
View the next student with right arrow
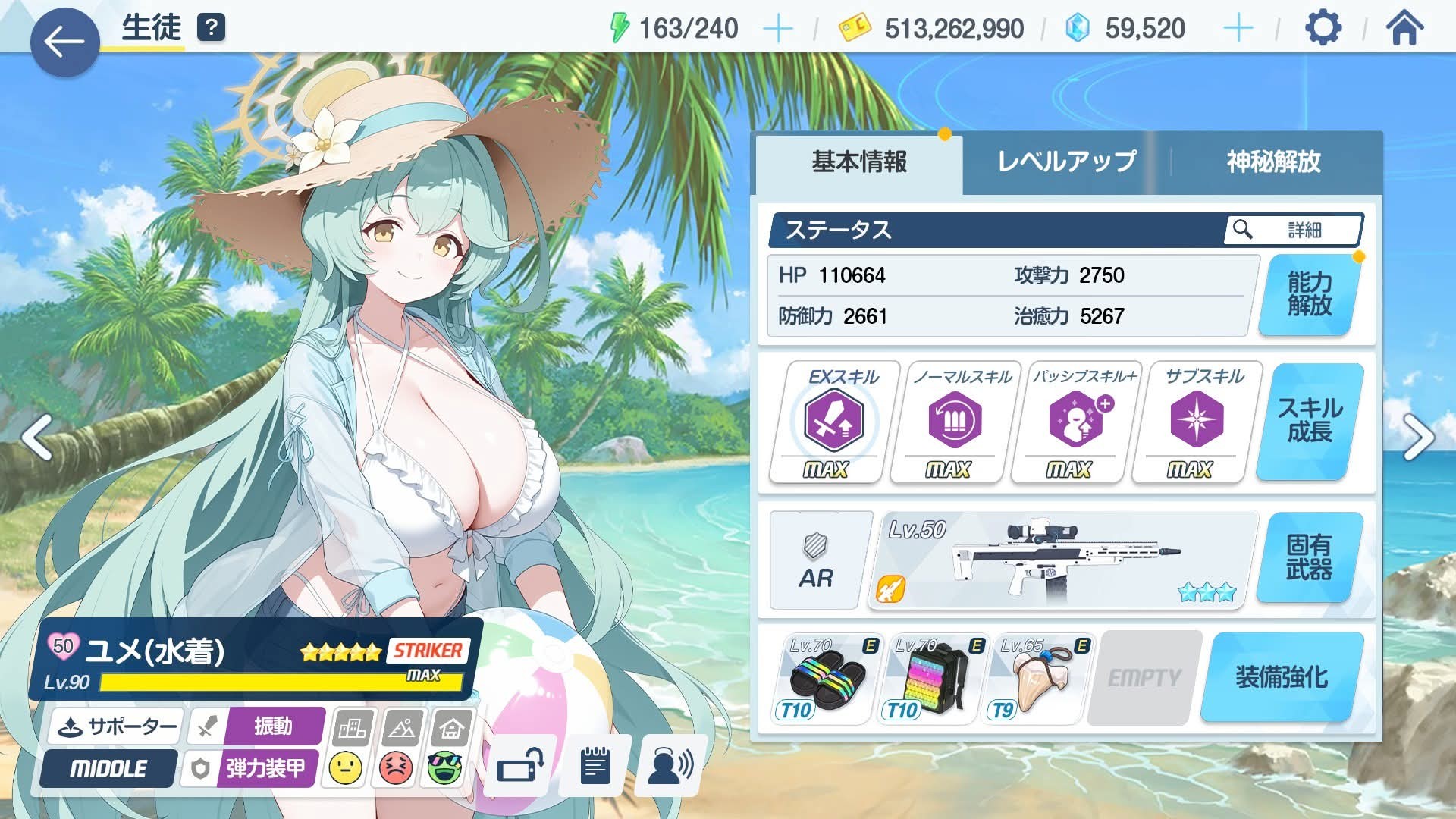click(x=1417, y=438)
